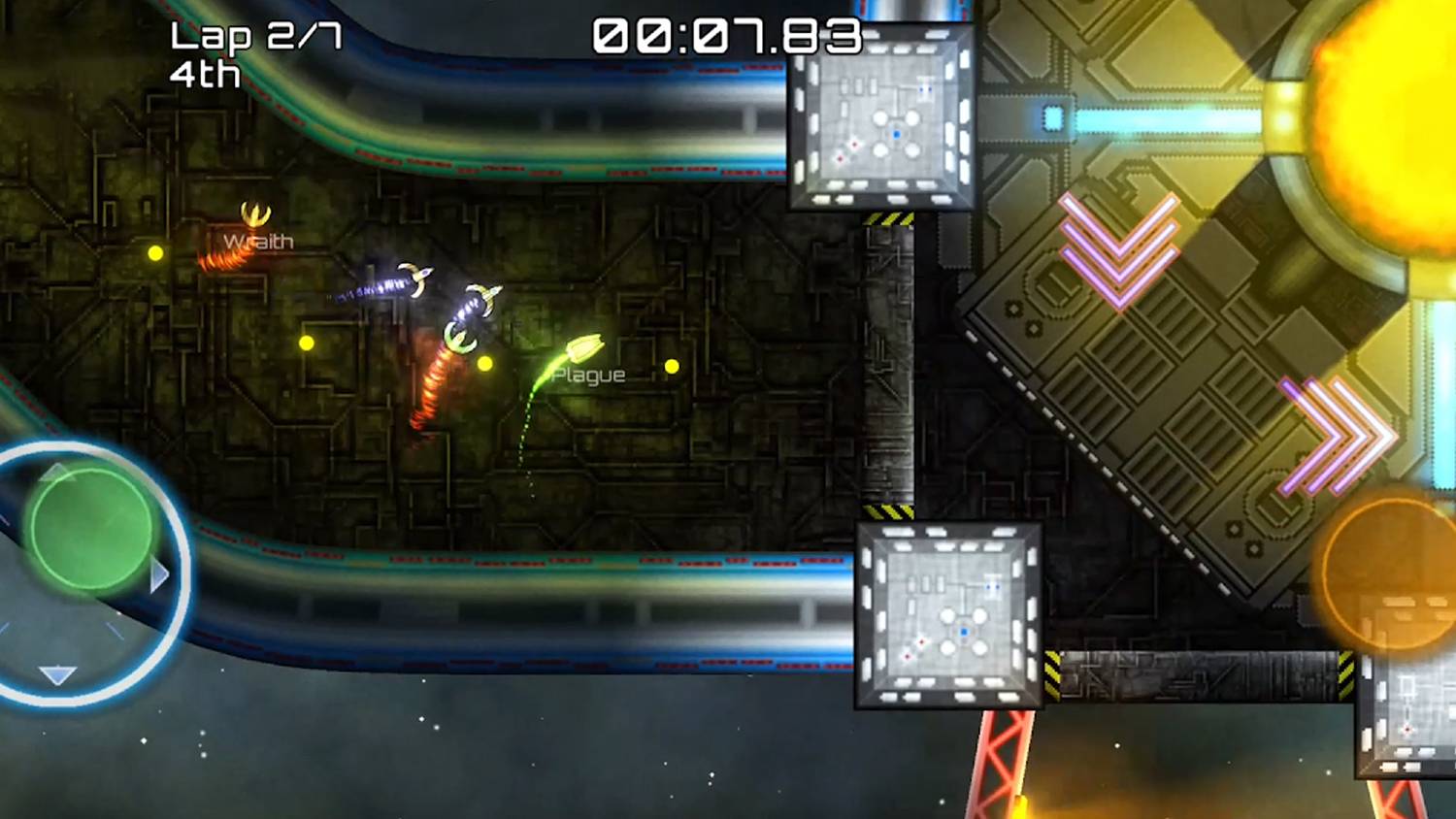
Task: Select the Lap 2/7 counter
Action: 254,34
